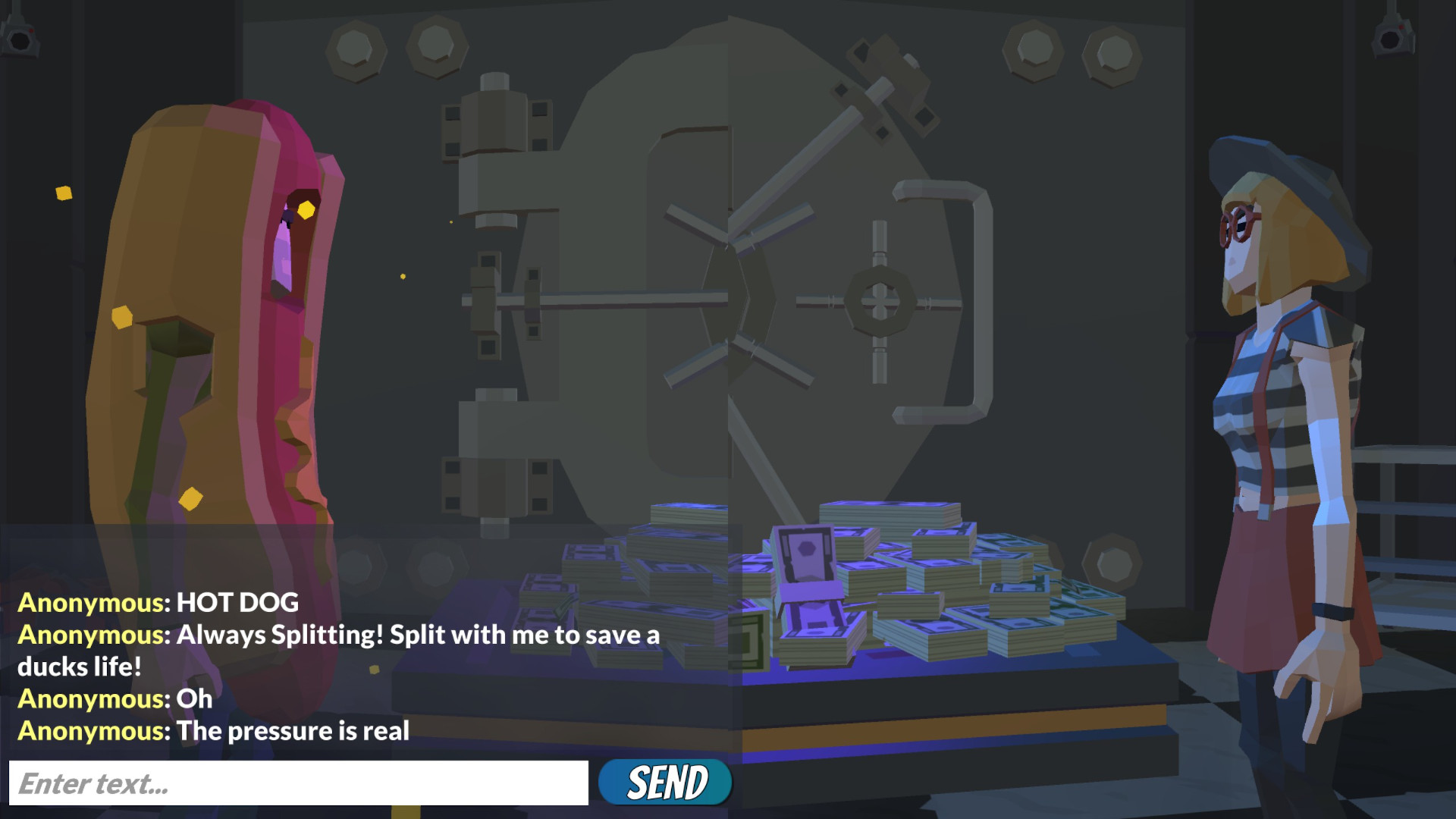1456x819 pixels.
Task: Focus the "Enter text..." chat input field
Action: click(298, 783)
